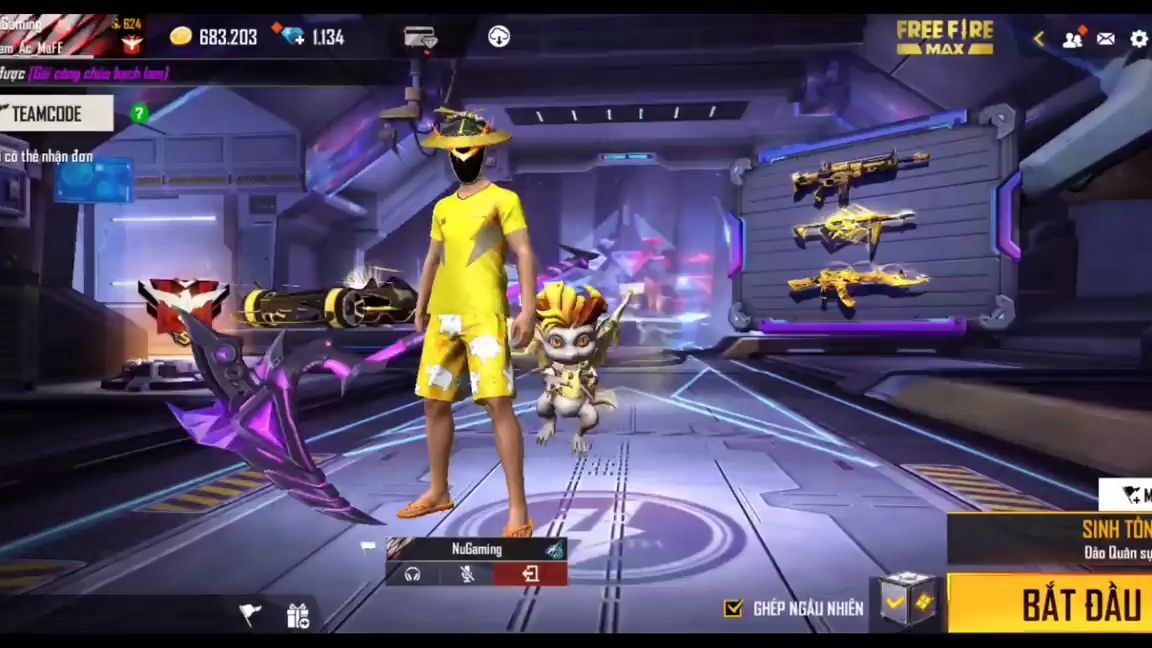Toggle the muted microphone under NuGaming
This screenshot has height=648, width=1152.
click(467, 574)
